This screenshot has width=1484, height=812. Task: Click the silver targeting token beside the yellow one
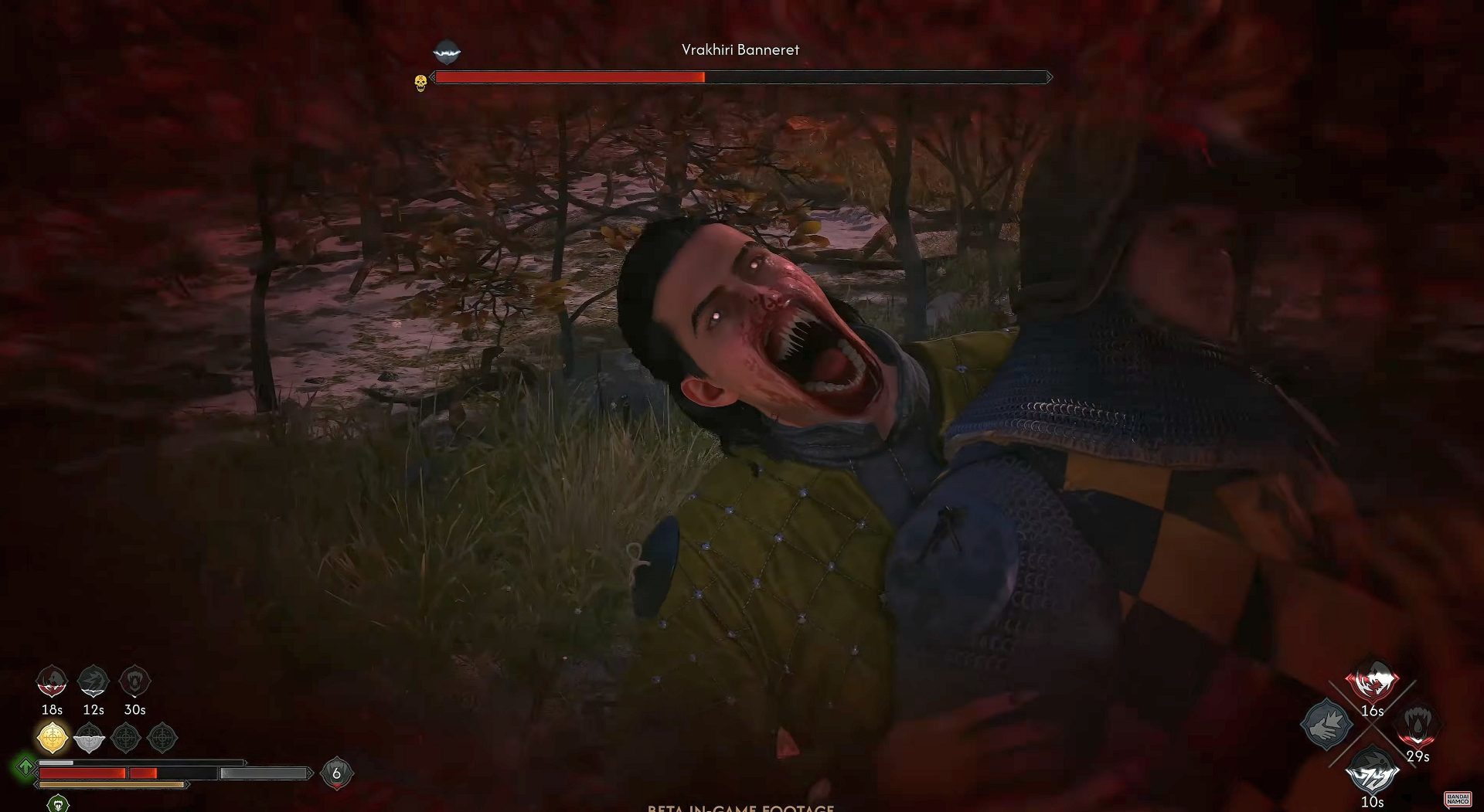89,739
